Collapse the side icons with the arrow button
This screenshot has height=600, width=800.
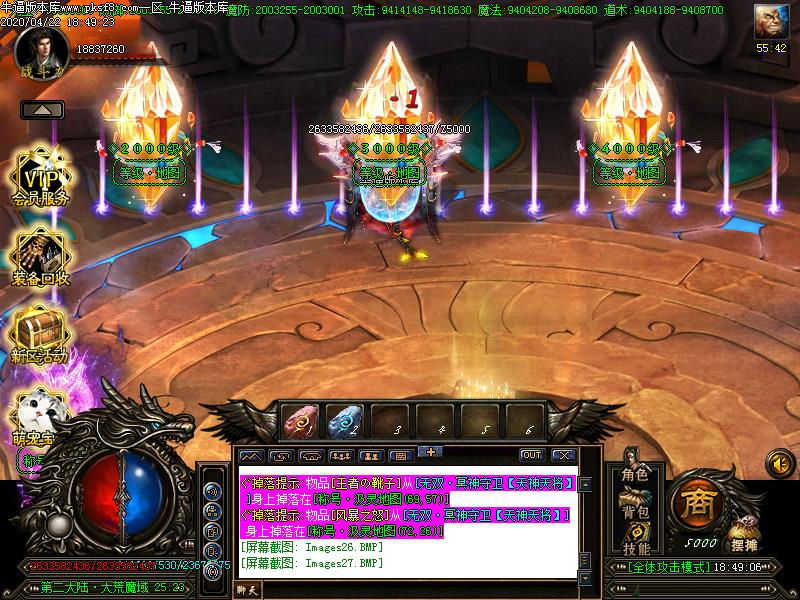point(42,109)
